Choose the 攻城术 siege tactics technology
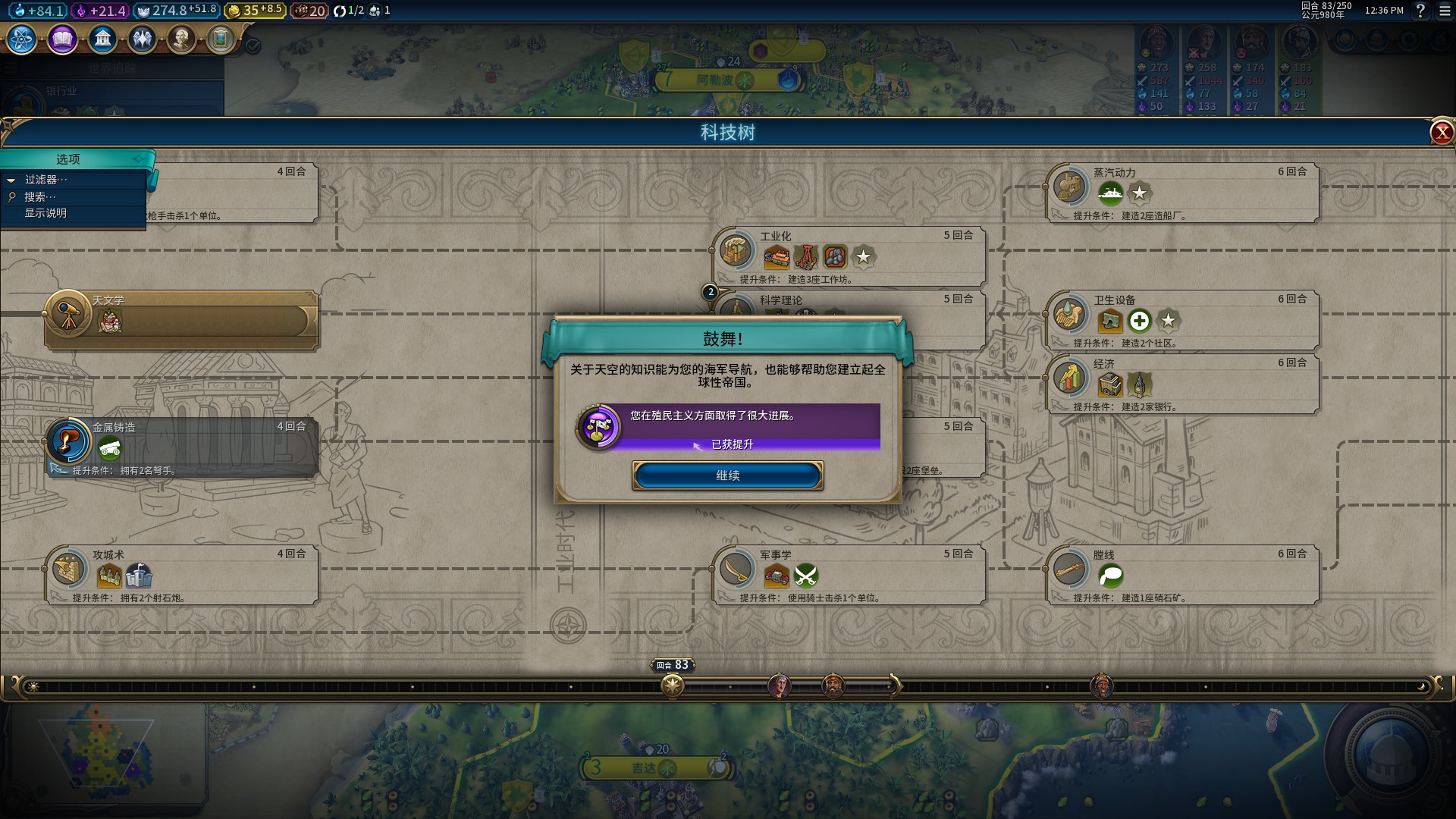Viewport: 1456px width, 819px height. 180,574
